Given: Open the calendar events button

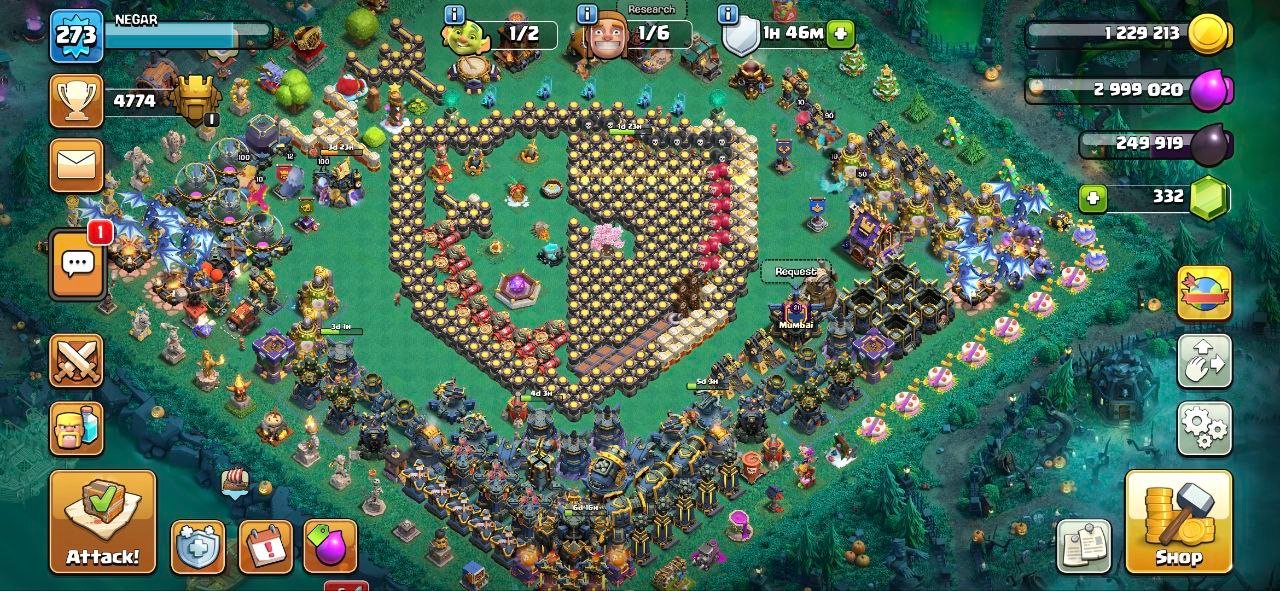Looking at the screenshot, I should coord(265,547).
